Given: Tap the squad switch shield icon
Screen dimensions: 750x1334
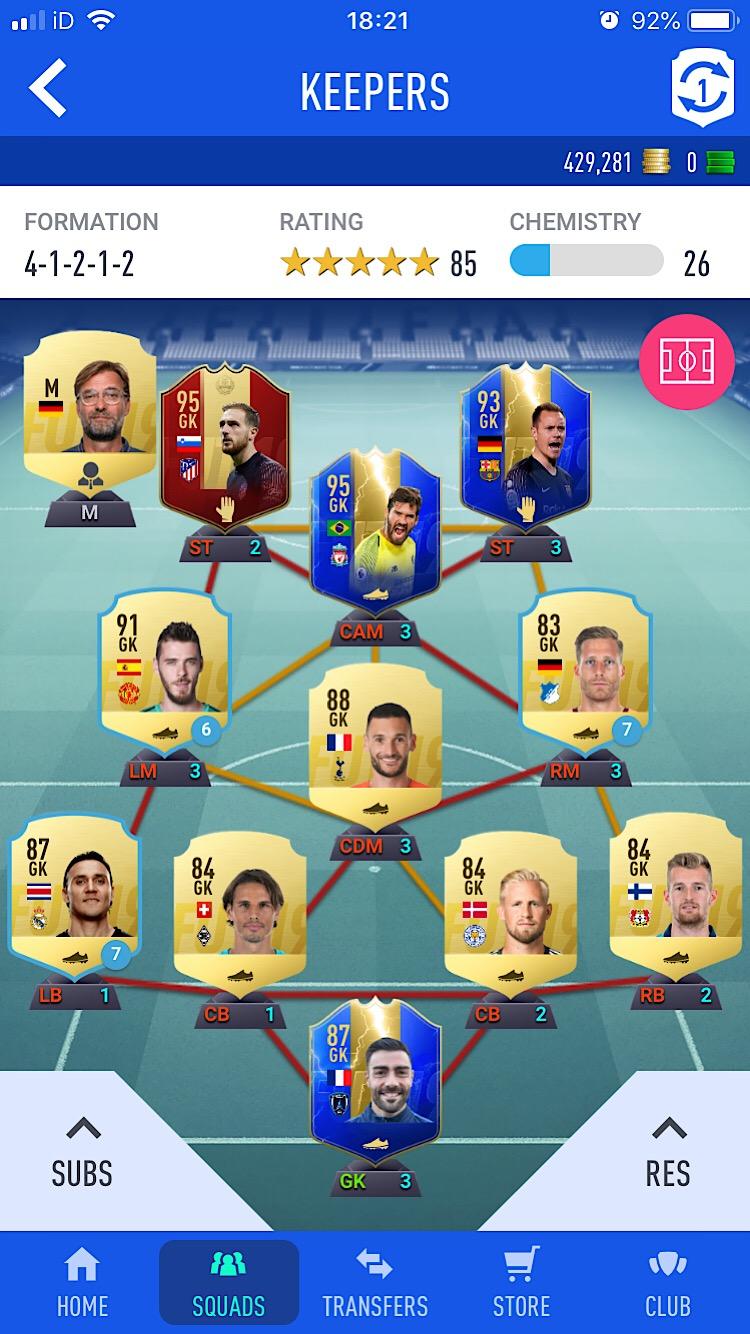Looking at the screenshot, I should click(x=702, y=89).
